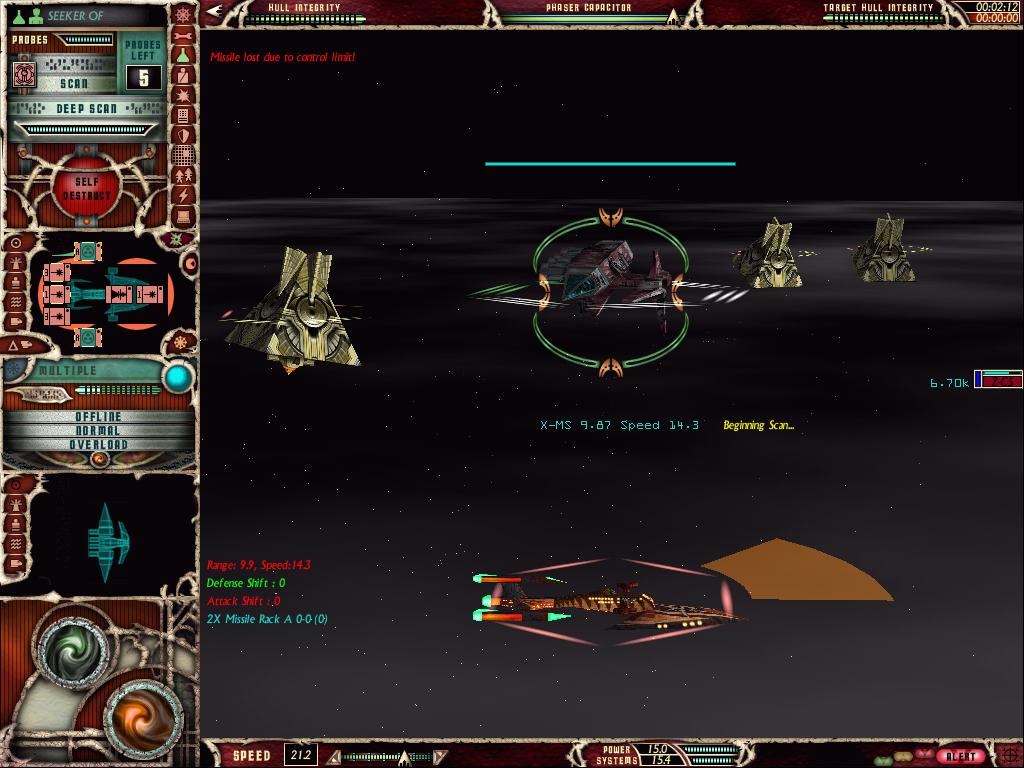1024x768 pixels.
Task: Open the wrench repair panel
Action: pos(183,34)
